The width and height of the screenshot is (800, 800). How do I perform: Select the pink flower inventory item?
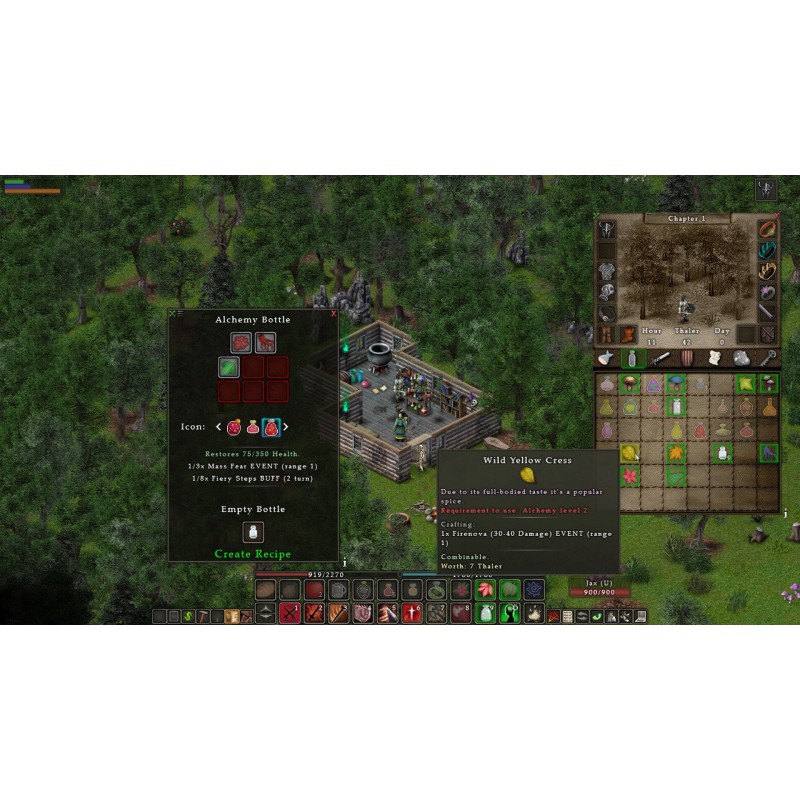[x=629, y=476]
